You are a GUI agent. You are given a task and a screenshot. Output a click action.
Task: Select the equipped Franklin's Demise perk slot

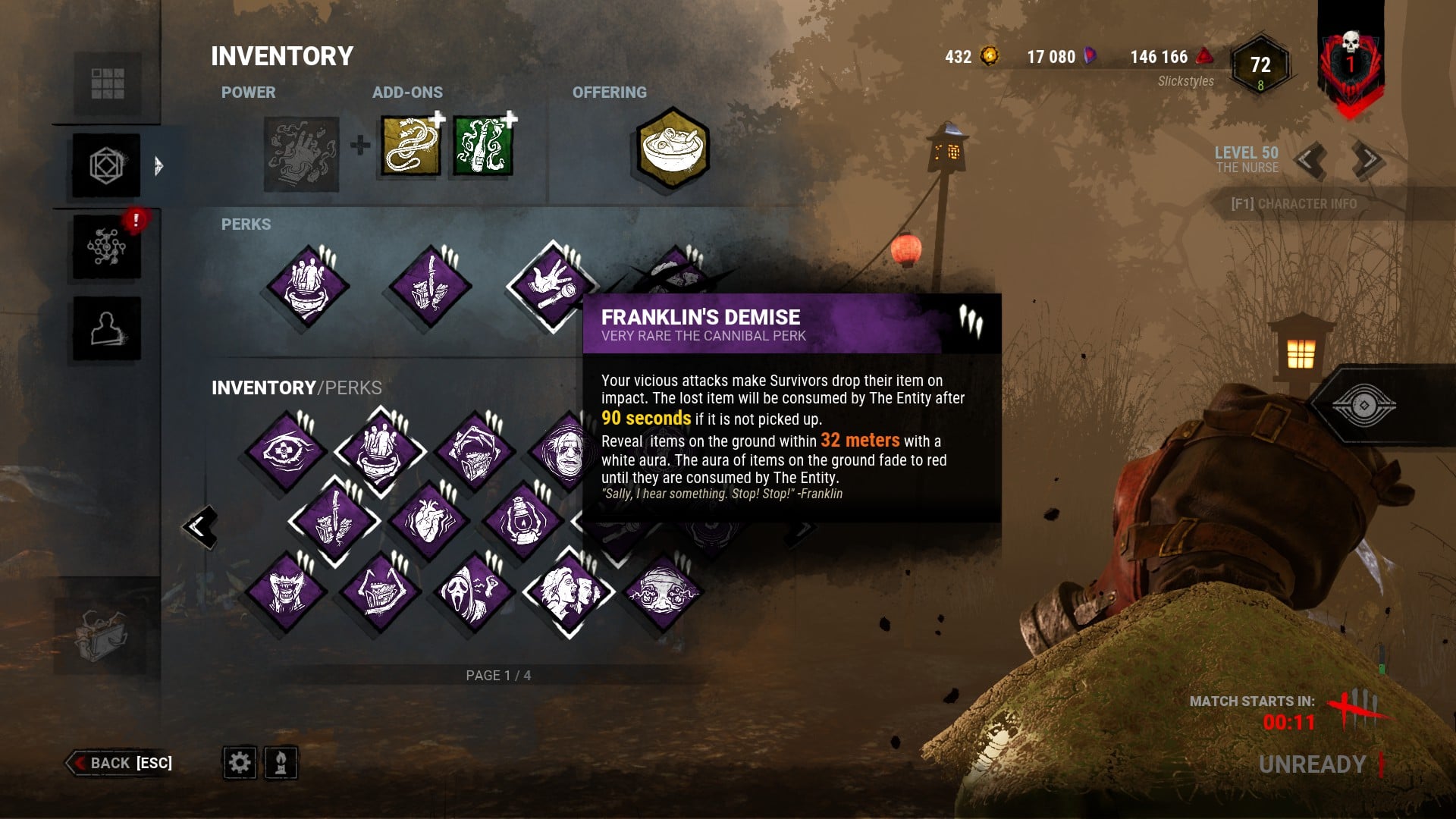tap(552, 287)
